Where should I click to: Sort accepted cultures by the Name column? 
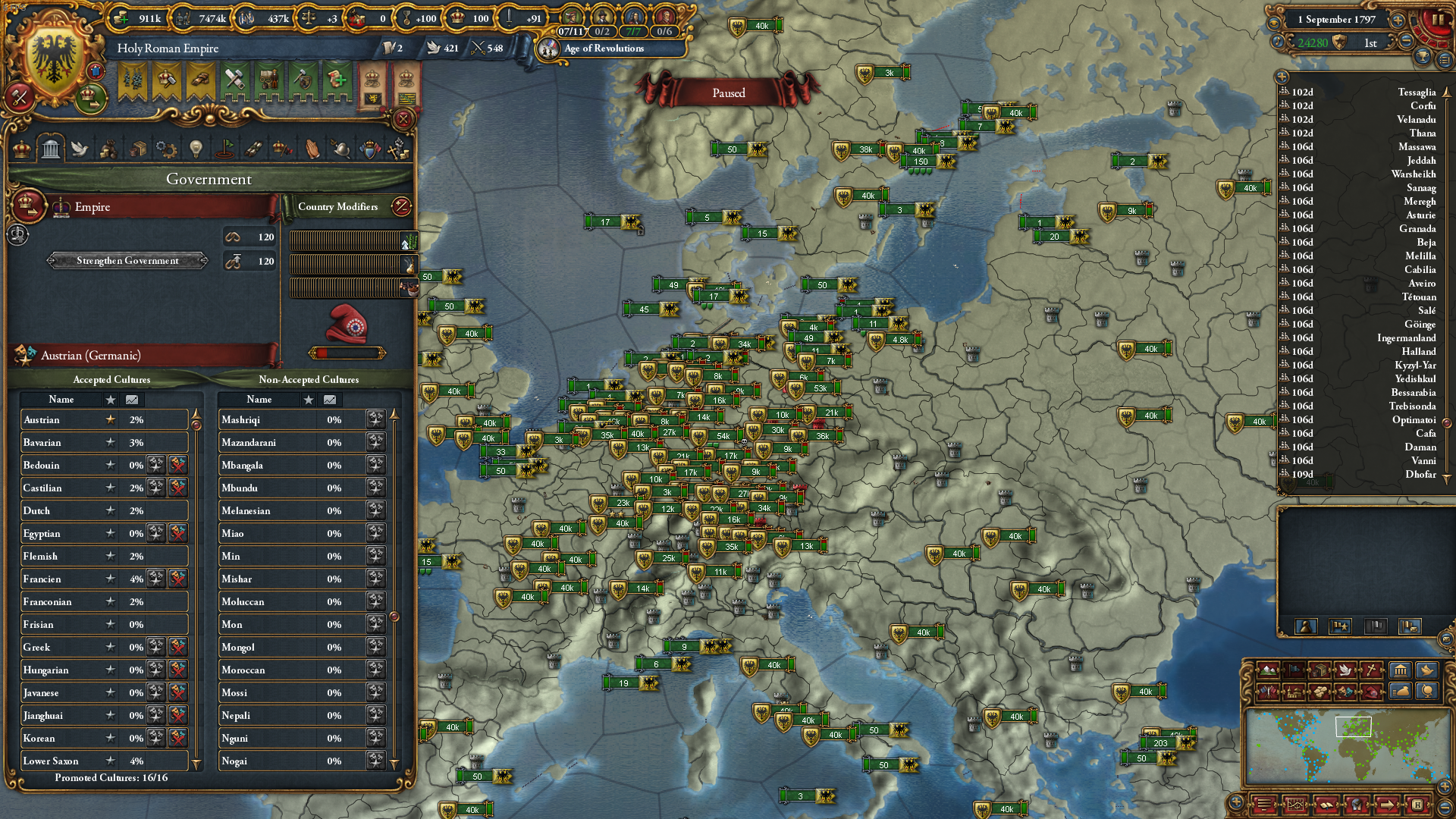62,400
